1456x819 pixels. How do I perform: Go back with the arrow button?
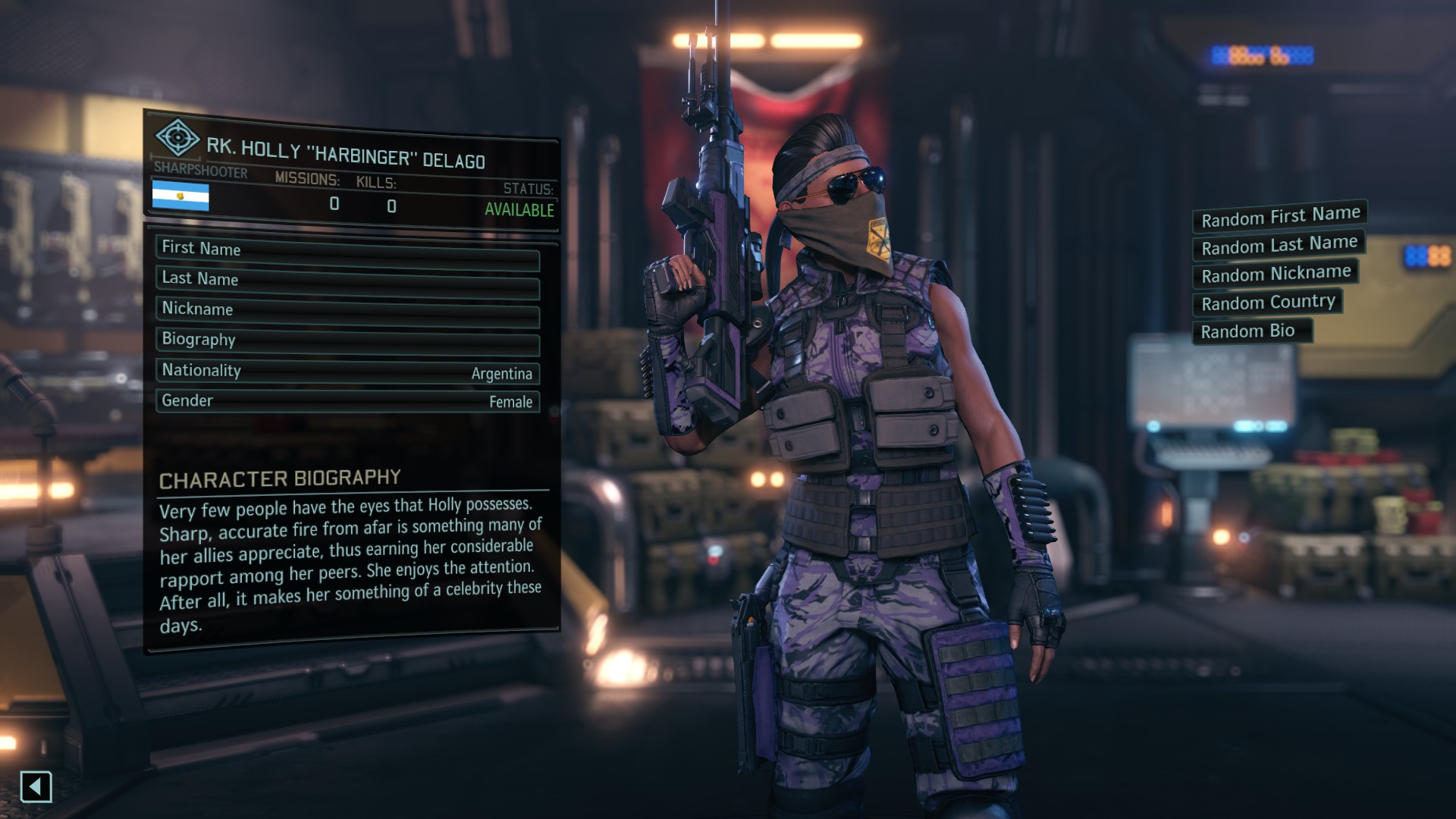point(36,786)
